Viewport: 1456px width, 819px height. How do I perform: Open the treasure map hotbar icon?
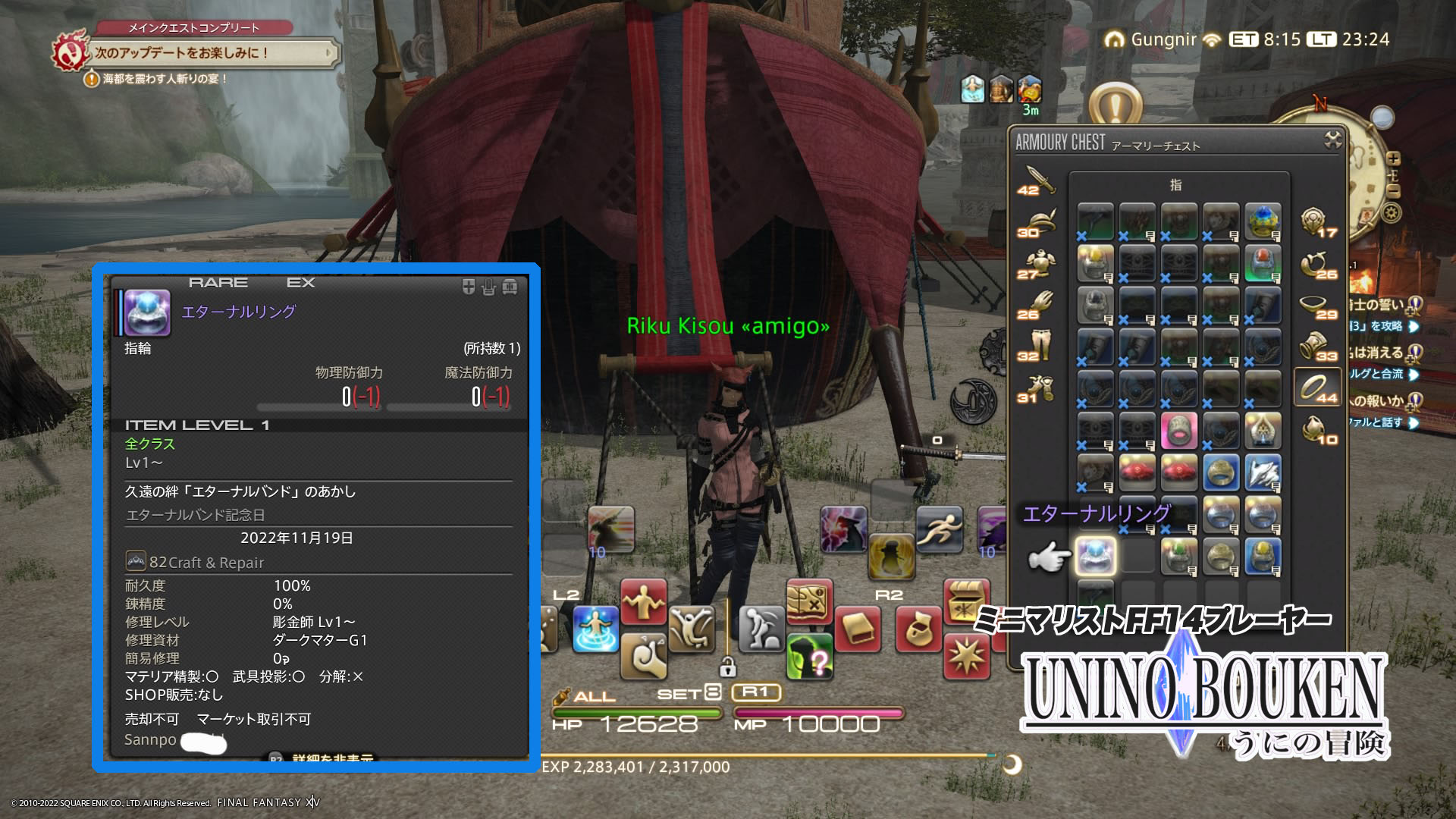pyautogui.click(x=809, y=603)
